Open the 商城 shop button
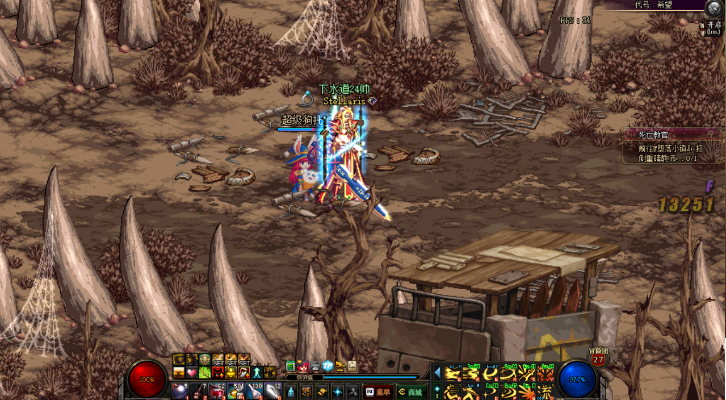Screen dimensions: 726x400 tap(415, 391)
